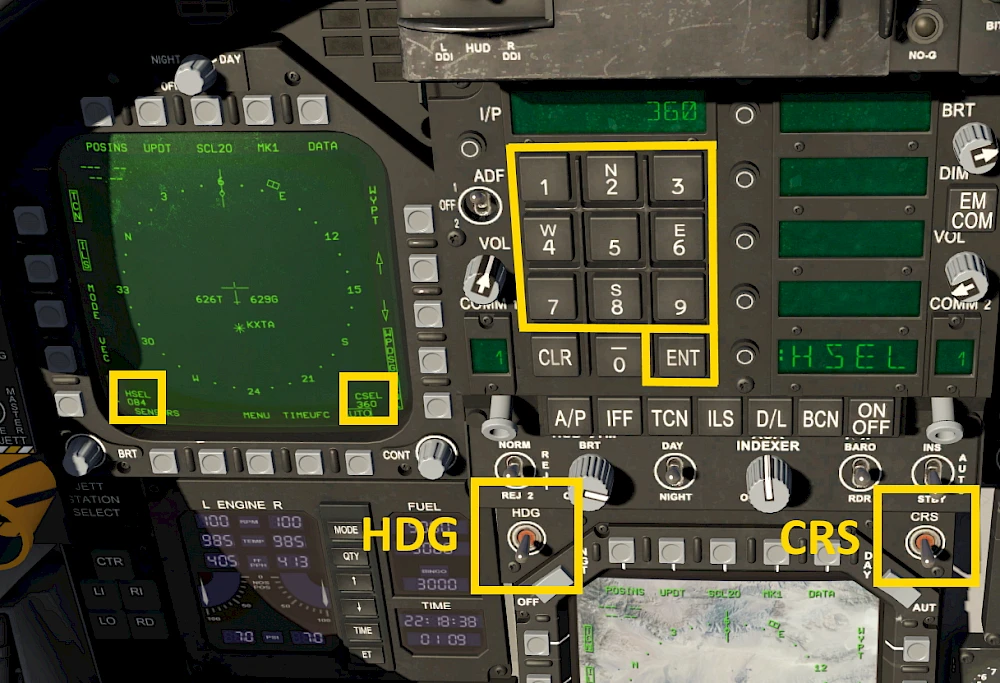Tap keypad button 9

click(680, 300)
